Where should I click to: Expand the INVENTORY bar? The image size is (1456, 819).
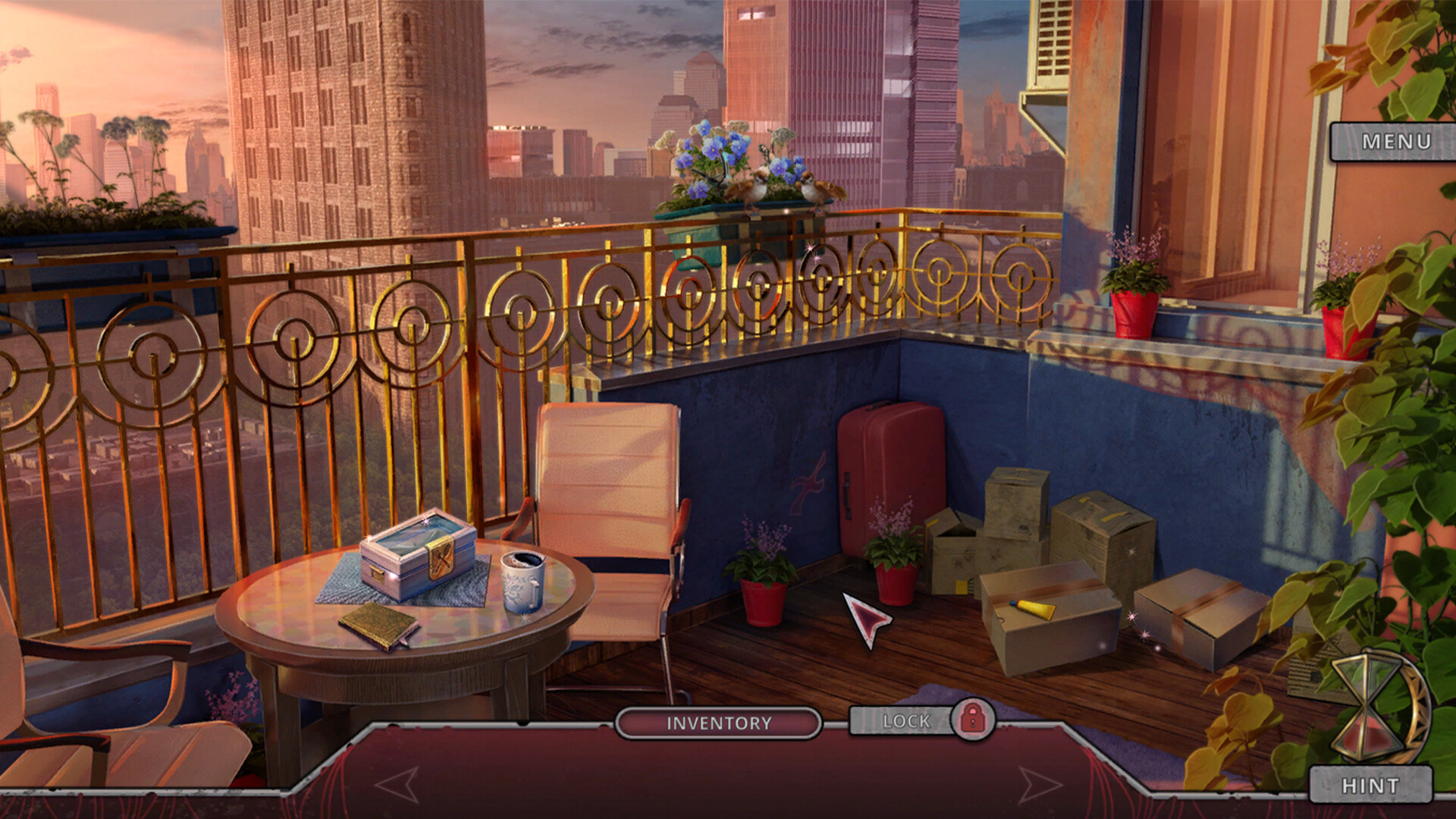click(x=719, y=724)
